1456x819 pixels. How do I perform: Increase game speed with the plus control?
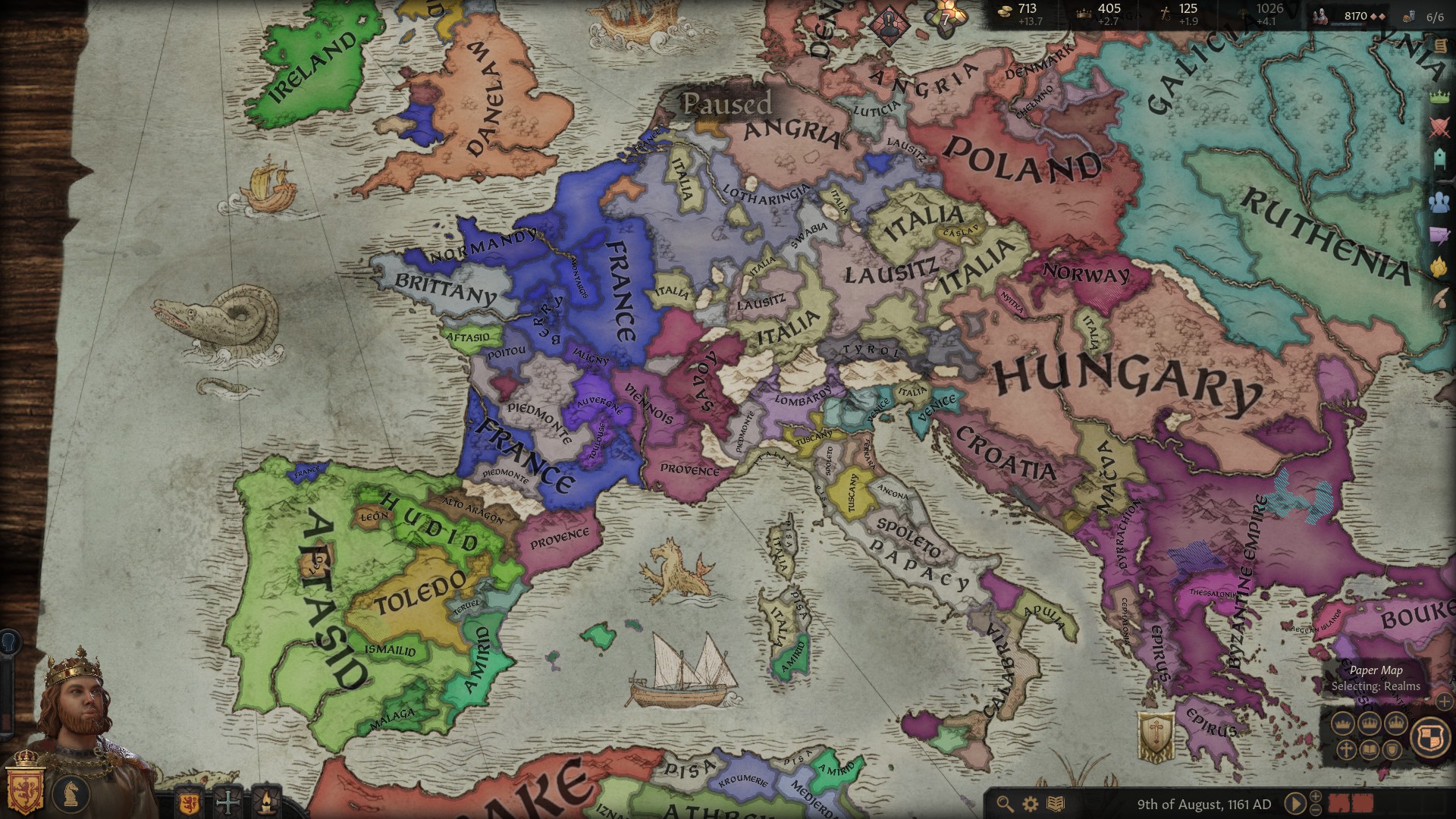click(1316, 796)
